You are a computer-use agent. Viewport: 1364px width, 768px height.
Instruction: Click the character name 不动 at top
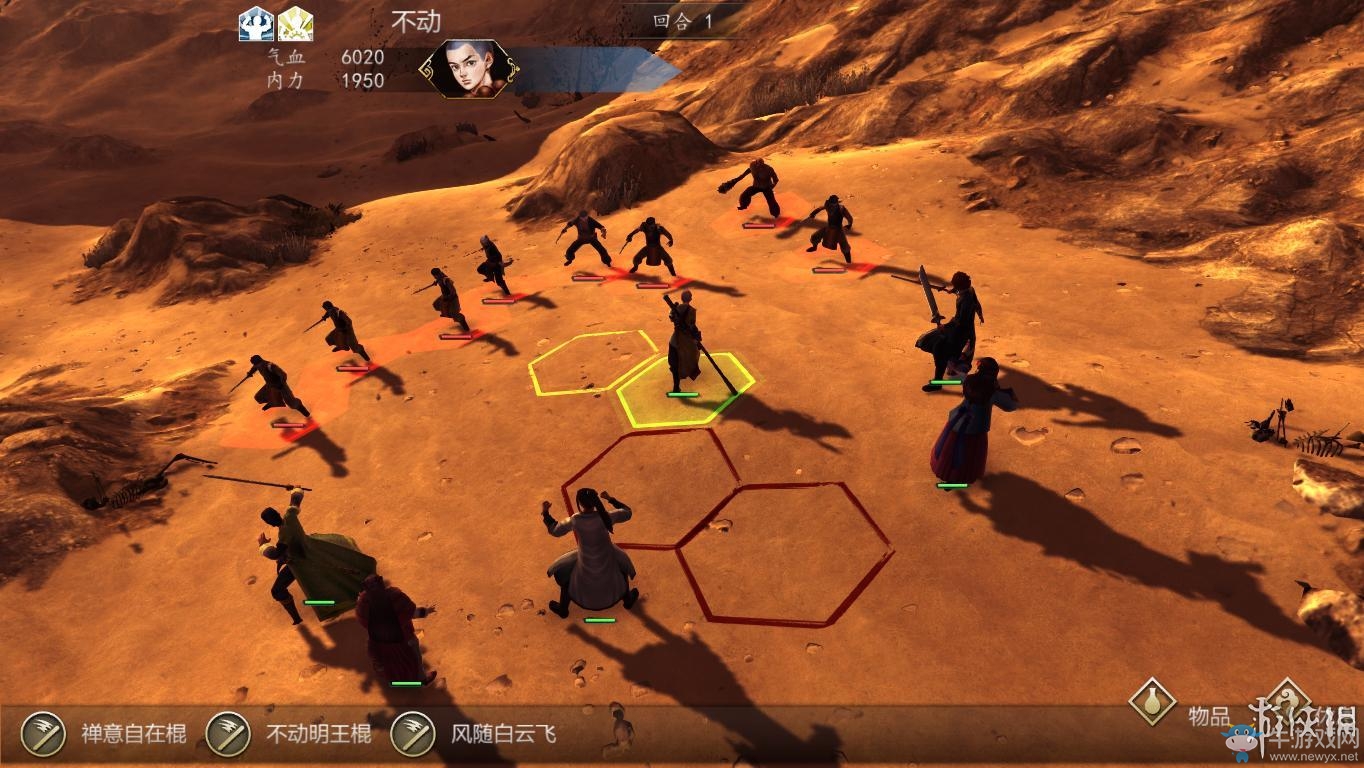[414, 18]
